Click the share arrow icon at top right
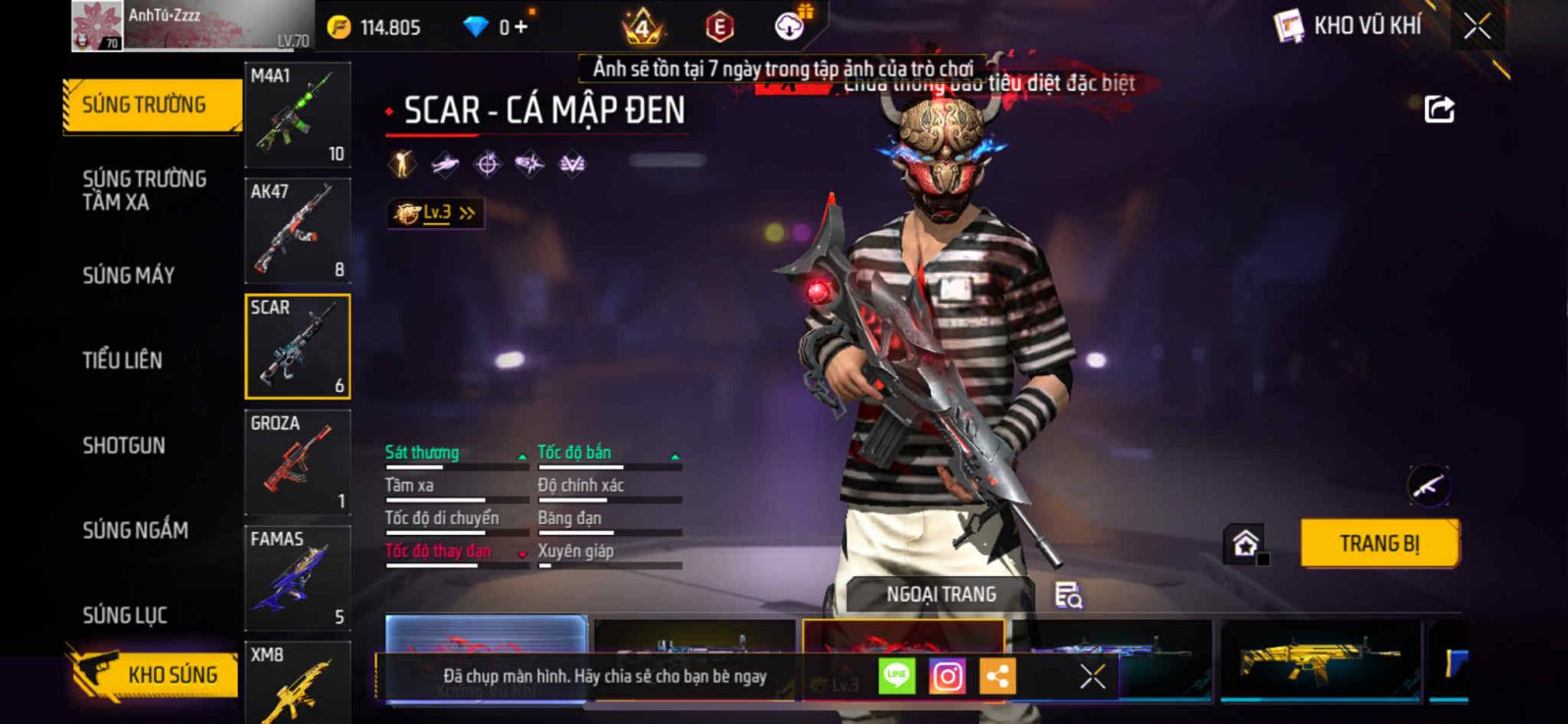The width and height of the screenshot is (1568, 724). click(x=1439, y=109)
